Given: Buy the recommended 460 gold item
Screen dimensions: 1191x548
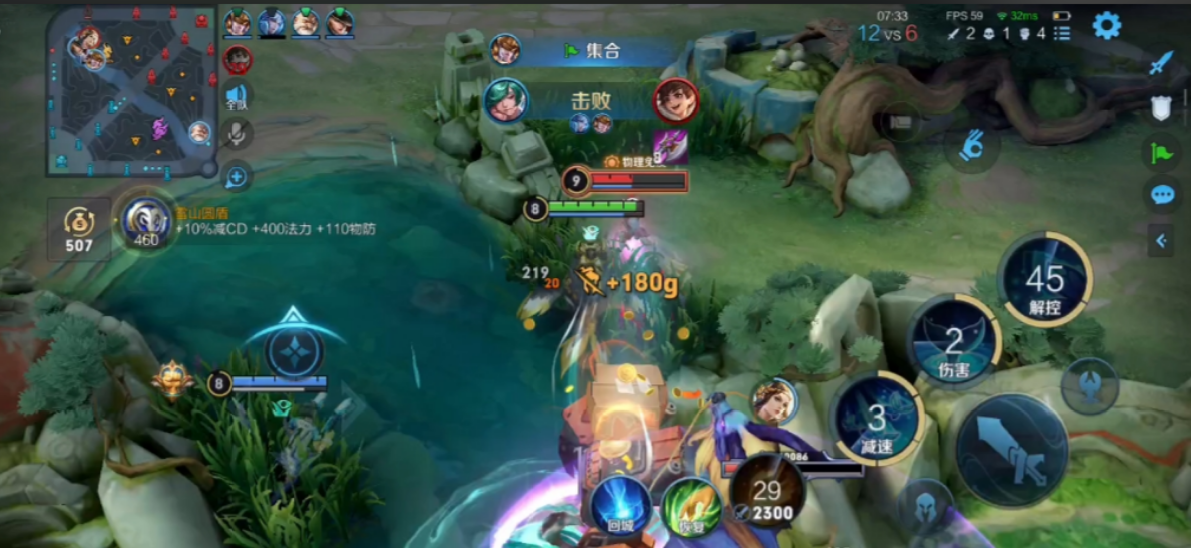Looking at the screenshot, I should [146, 223].
